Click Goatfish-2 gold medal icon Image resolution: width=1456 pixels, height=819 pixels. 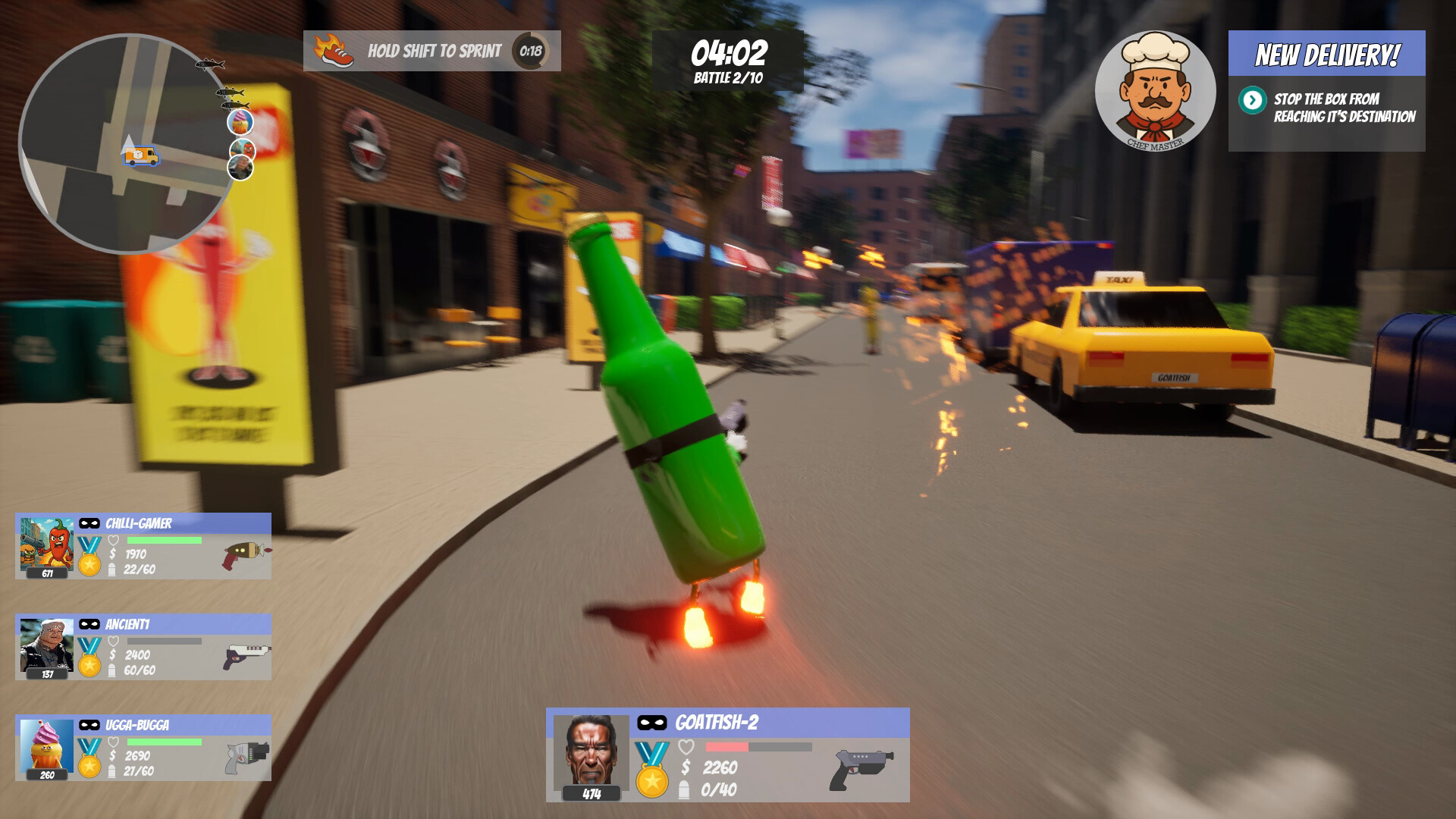652,770
